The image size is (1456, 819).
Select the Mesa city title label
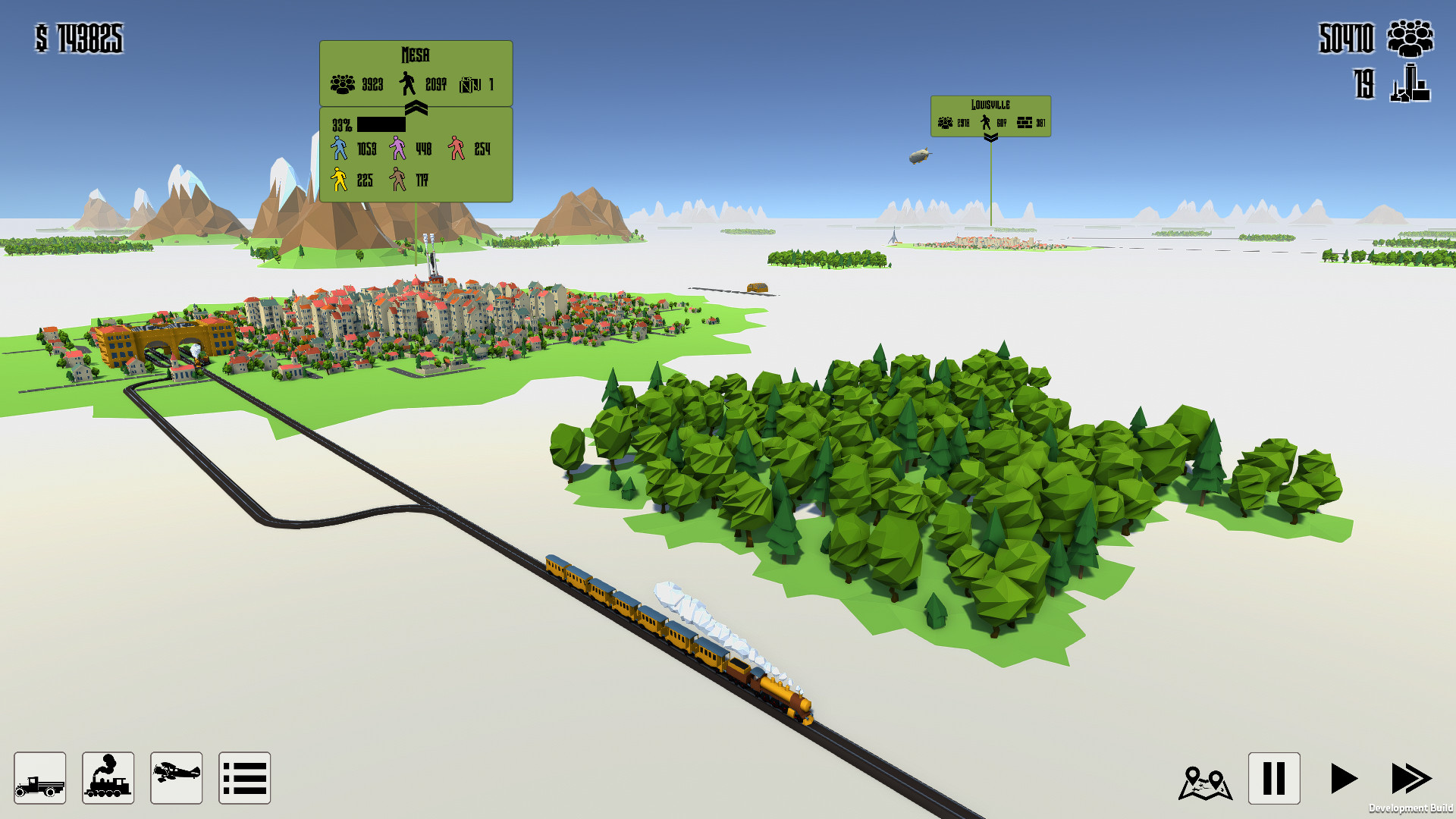[415, 55]
